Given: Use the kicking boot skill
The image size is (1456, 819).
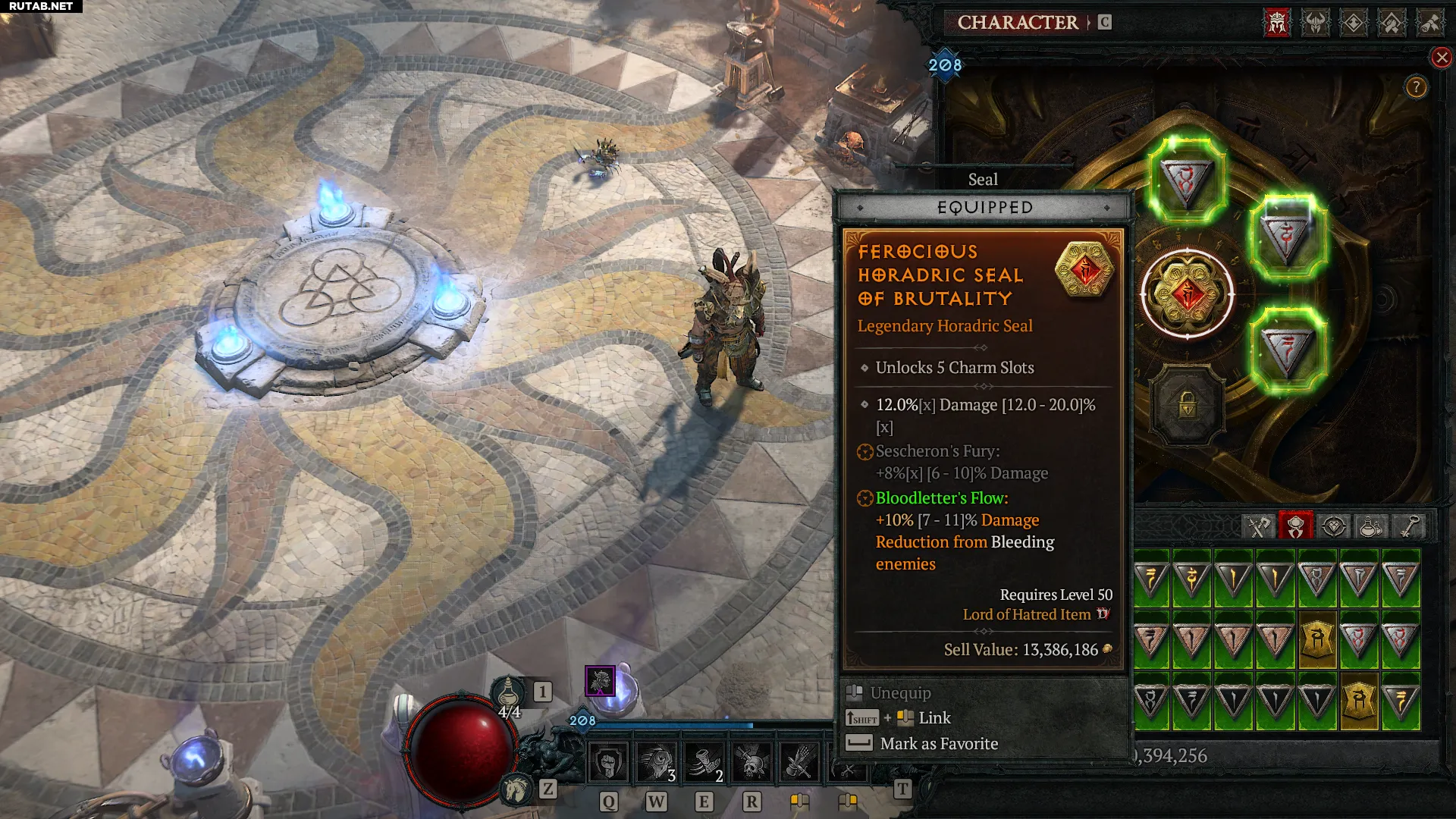Looking at the screenshot, I should (x=704, y=762).
